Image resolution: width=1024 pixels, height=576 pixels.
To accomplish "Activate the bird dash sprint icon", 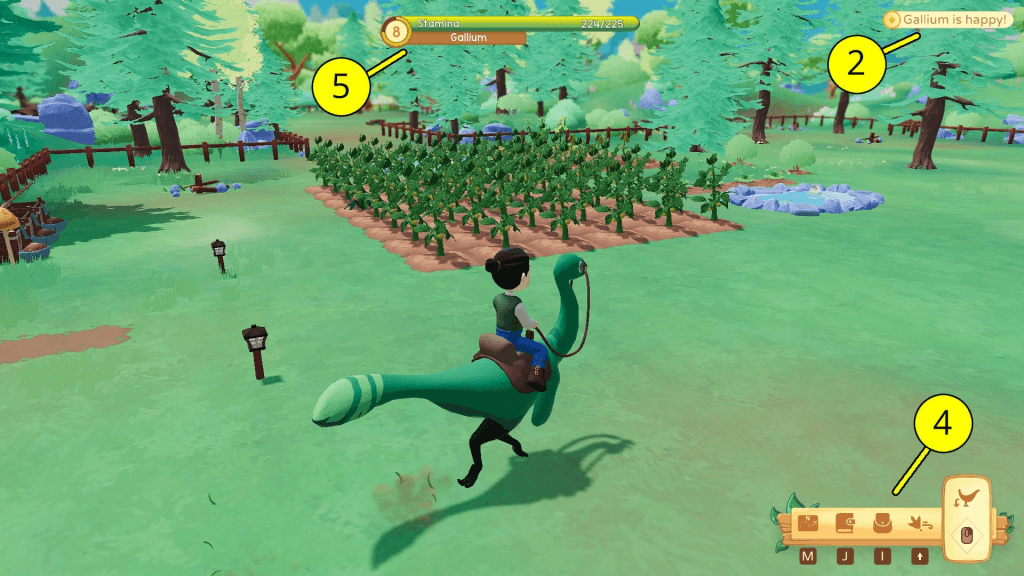I will [919, 523].
